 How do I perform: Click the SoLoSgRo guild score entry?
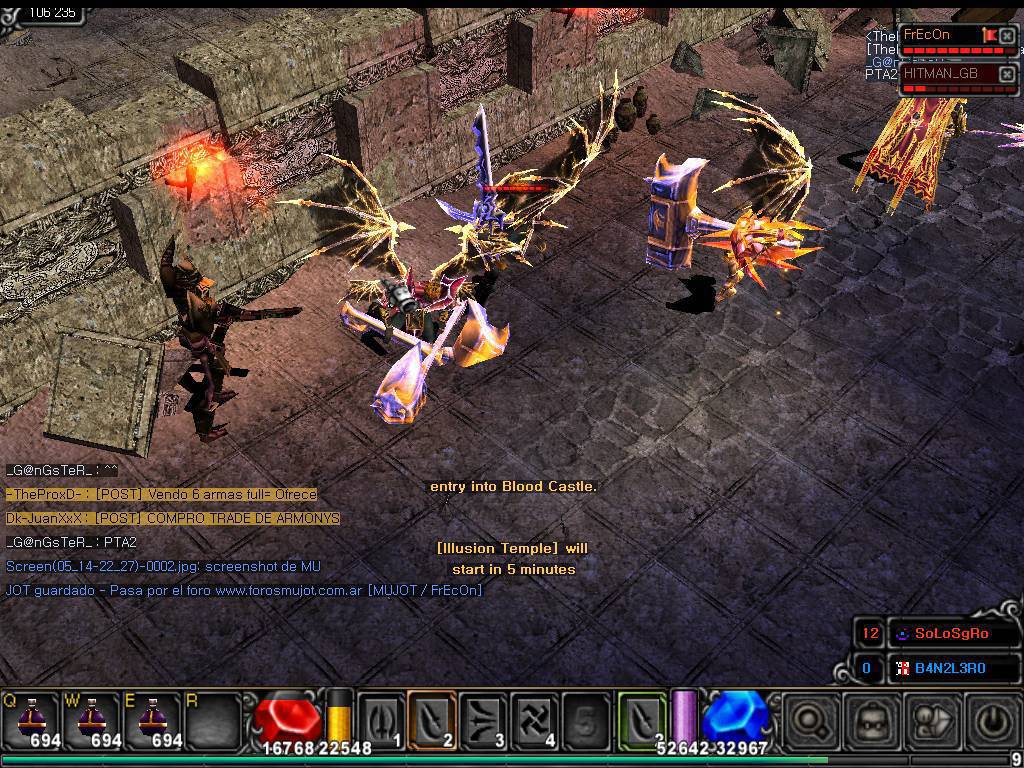pos(951,633)
